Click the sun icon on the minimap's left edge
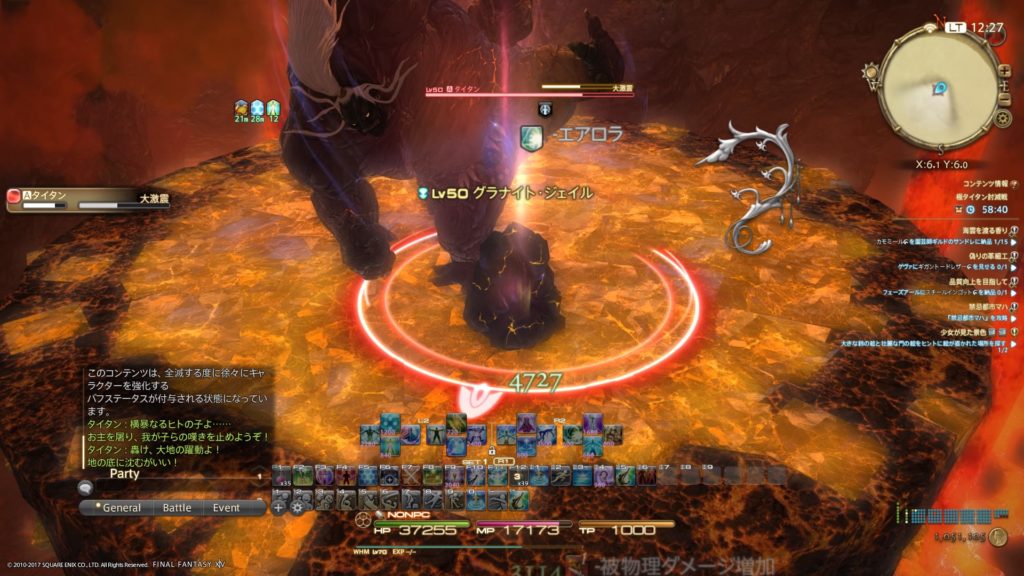The image size is (1024, 576). 871,72
